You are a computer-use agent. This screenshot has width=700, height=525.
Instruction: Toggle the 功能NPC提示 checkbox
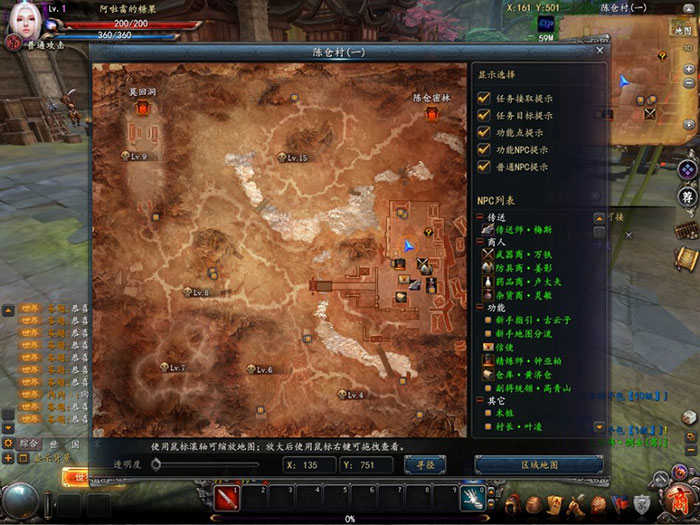(x=484, y=150)
